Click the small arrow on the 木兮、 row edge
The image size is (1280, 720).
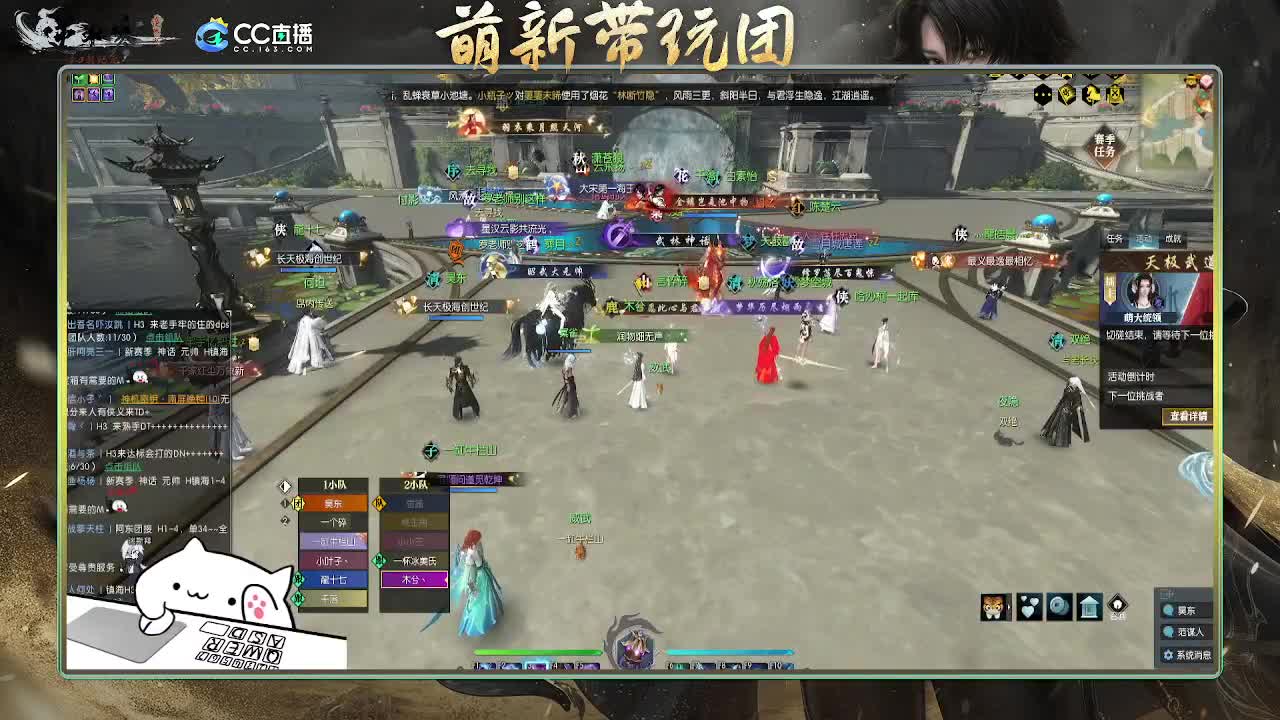[446, 579]
